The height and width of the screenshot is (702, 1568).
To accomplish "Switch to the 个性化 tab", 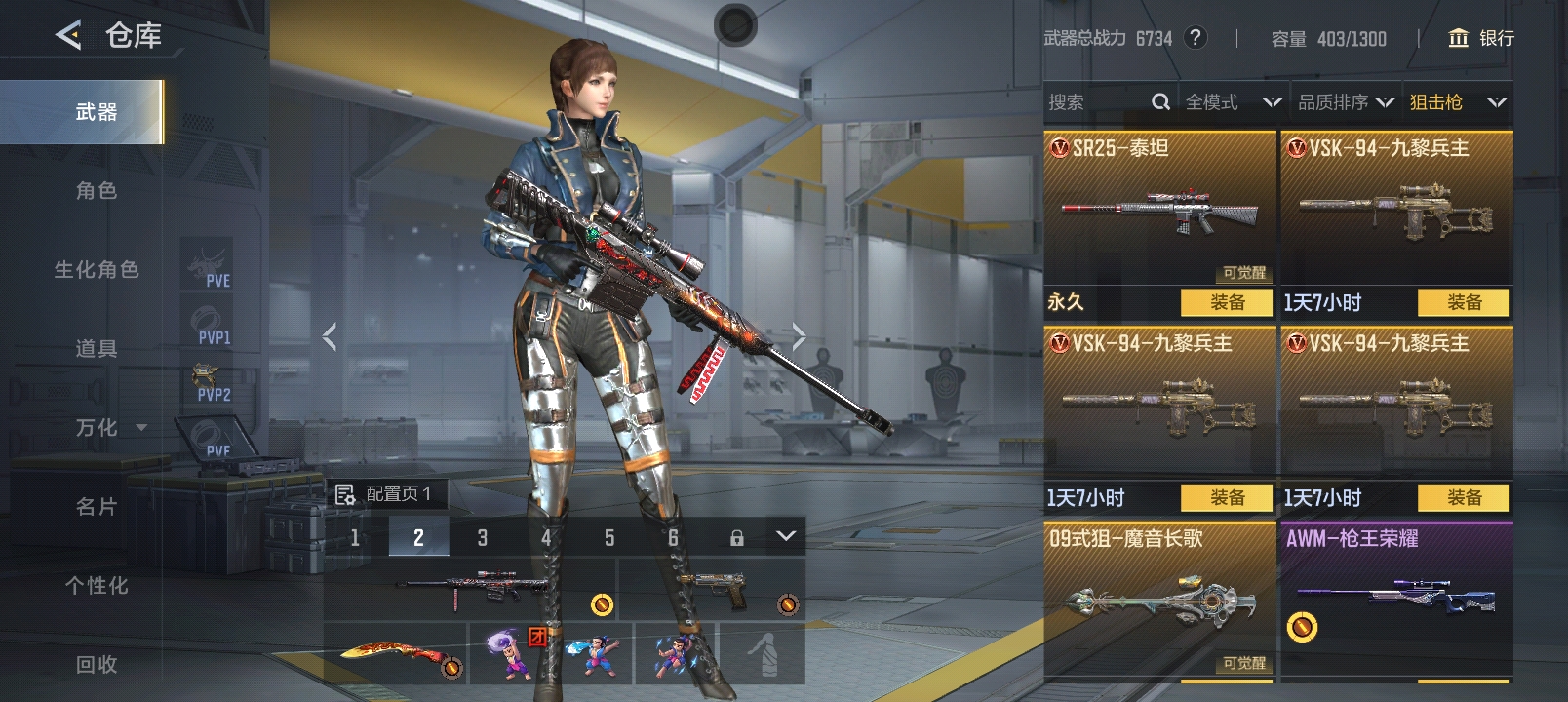I will point(97,586).
